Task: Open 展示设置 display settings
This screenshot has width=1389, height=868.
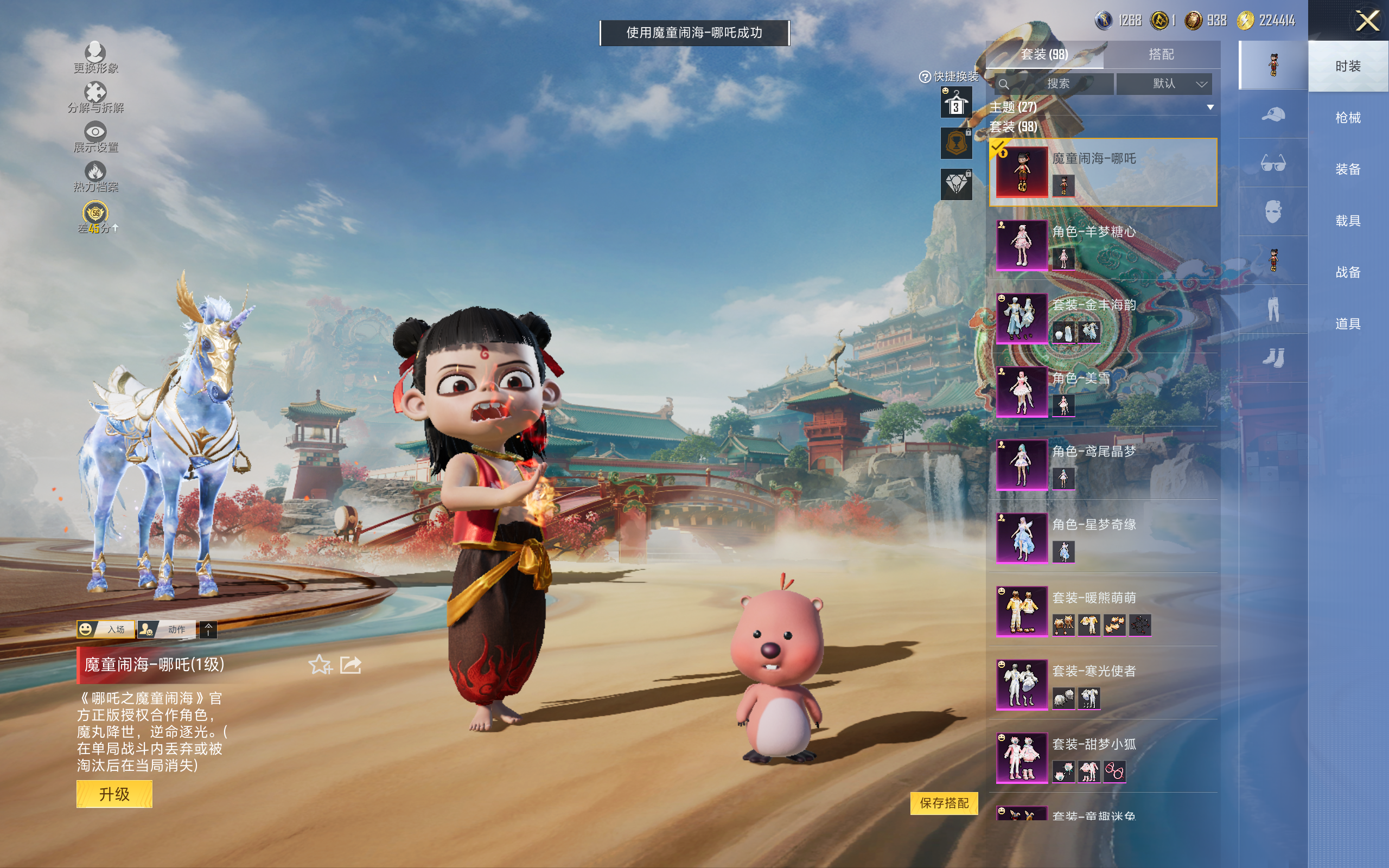Action: click(95, 137)
